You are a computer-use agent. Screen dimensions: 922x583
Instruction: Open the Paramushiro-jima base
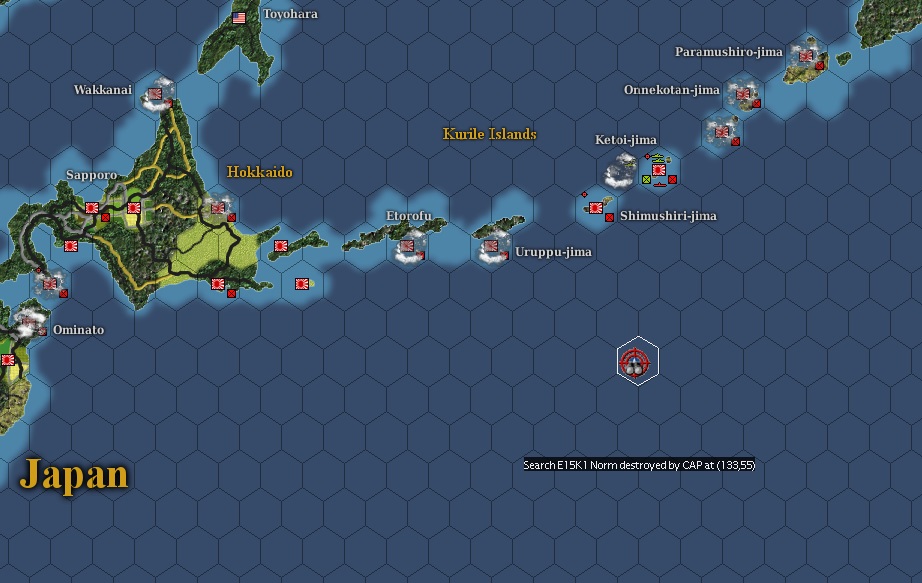click(x=804, y=56)
